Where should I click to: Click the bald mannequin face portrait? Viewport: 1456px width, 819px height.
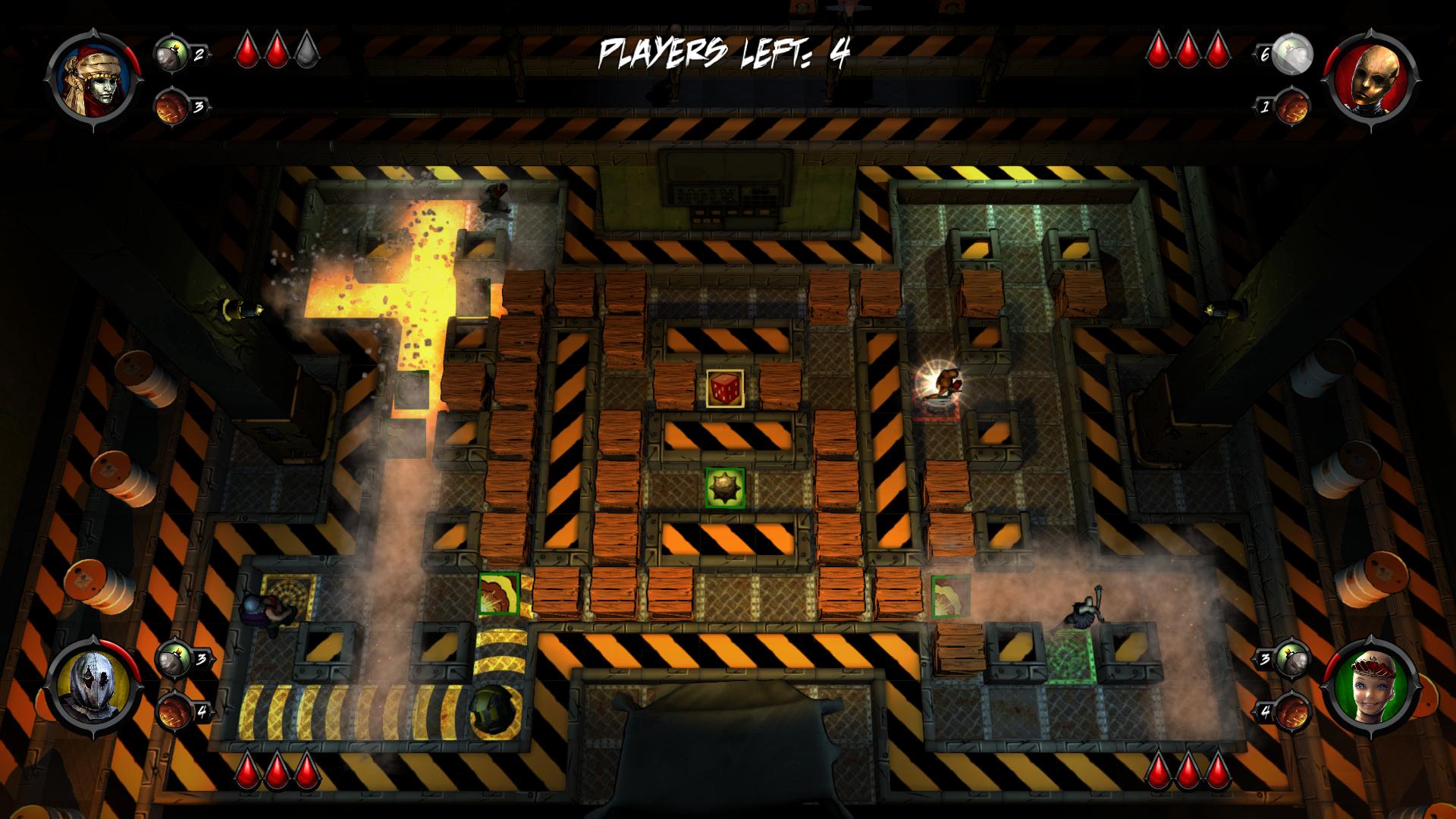[x=1370, y=79]
